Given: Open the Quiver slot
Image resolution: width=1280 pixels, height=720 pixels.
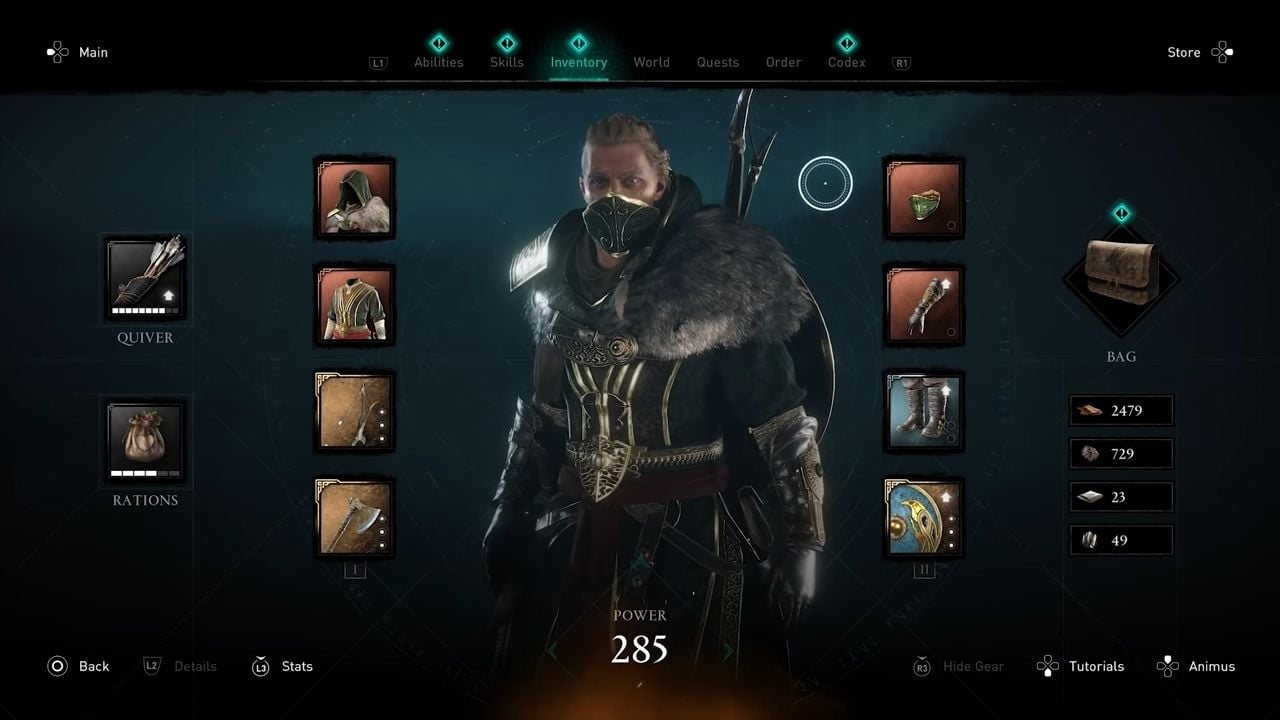Looking at the screenshot, I should pyautogui.click(x=146, y=279).
